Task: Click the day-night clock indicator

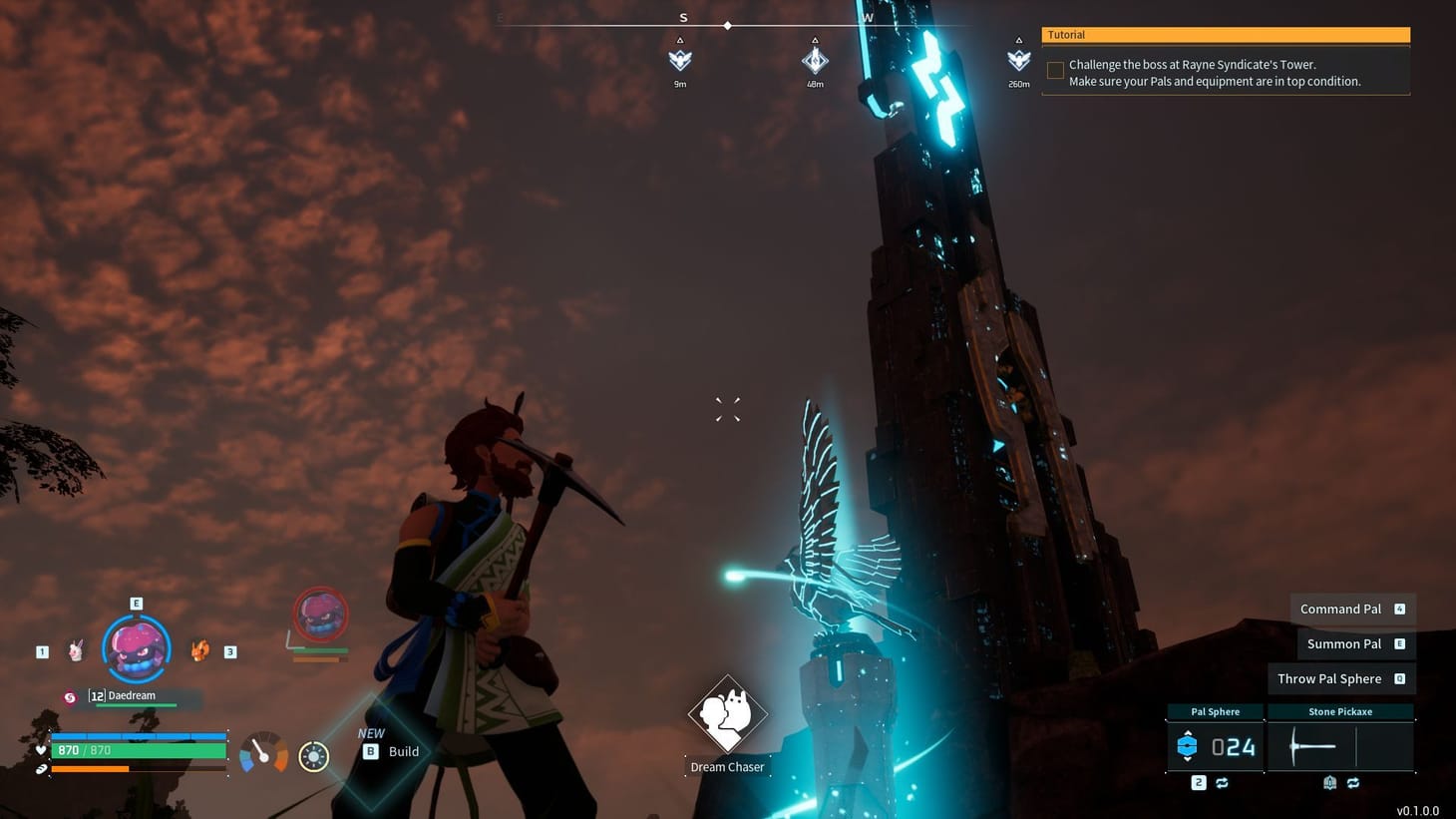Action: click(314, 755)
